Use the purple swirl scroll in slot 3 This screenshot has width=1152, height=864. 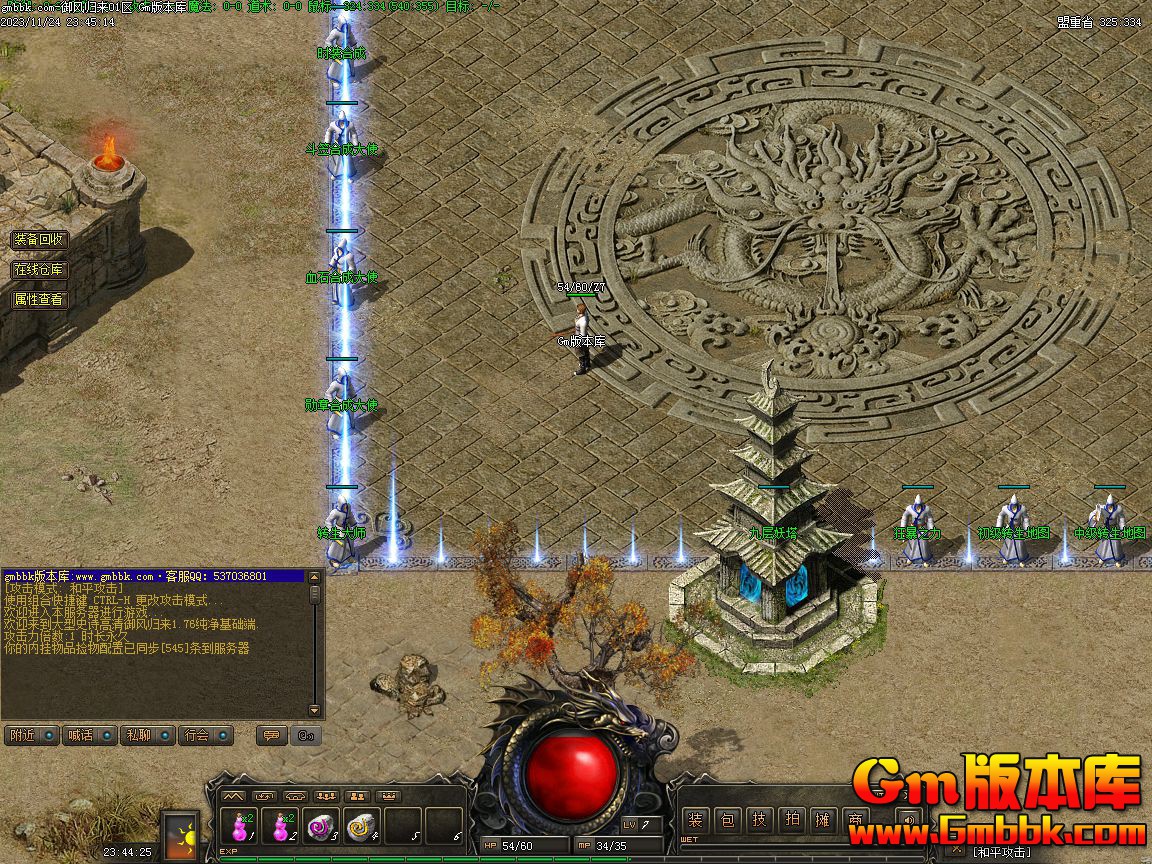pyautogui.click(x=320, y=827)
